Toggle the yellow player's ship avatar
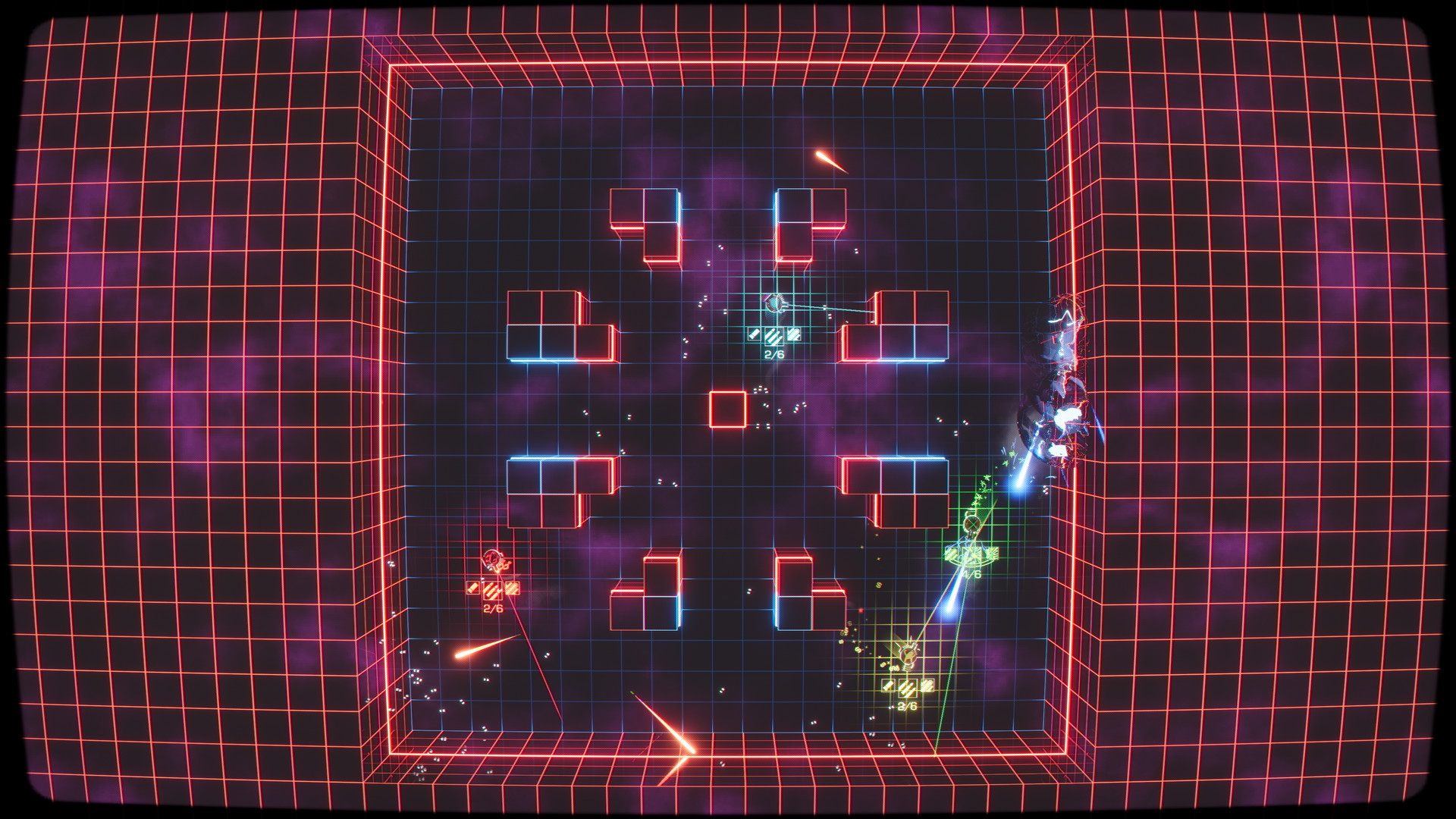Image resolution: width=1456 pixels, height=819 pixels. tap(908, 657)
